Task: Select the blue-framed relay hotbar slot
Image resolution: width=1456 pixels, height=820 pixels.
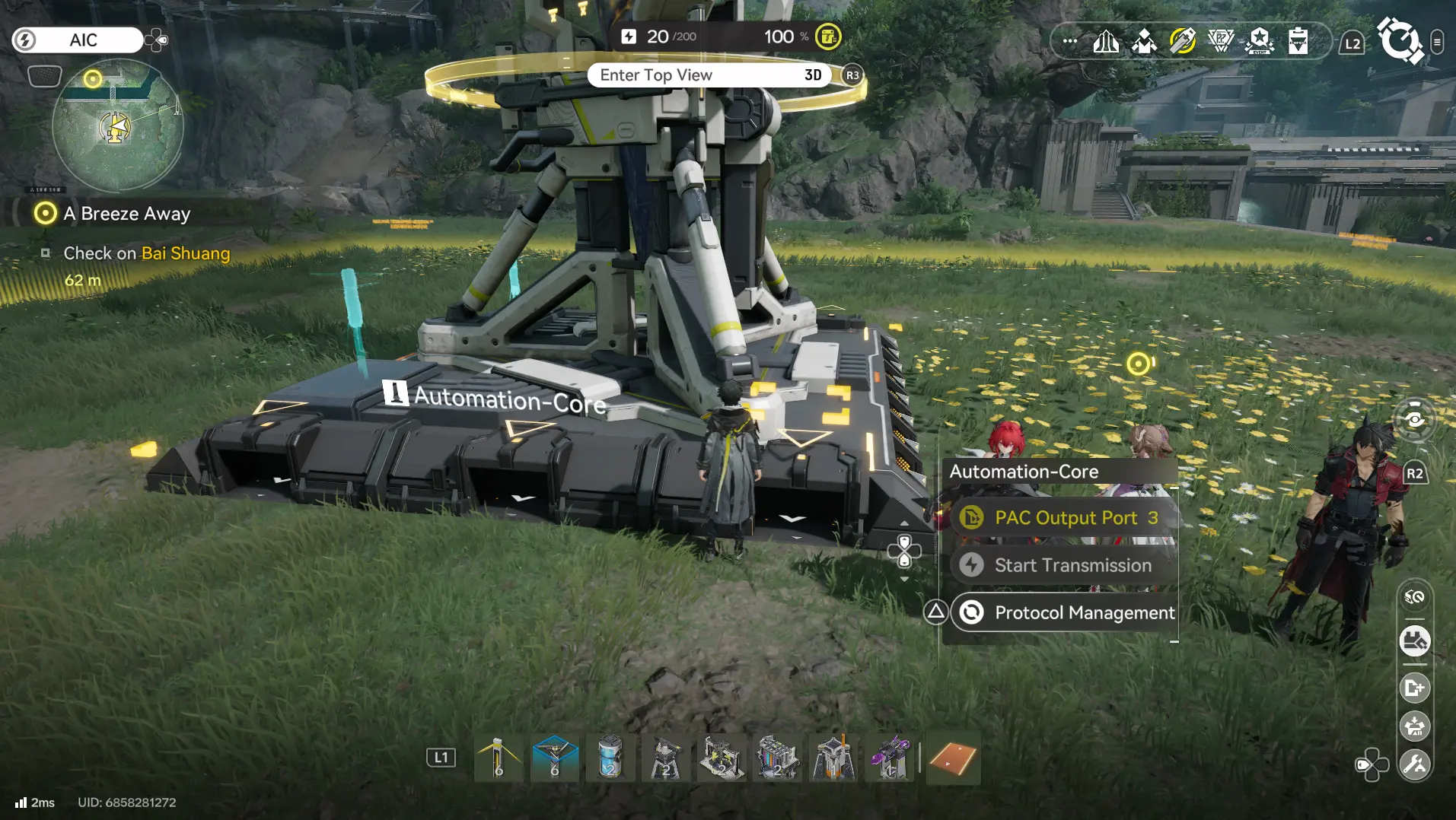Action: click(x=555, y=758)
